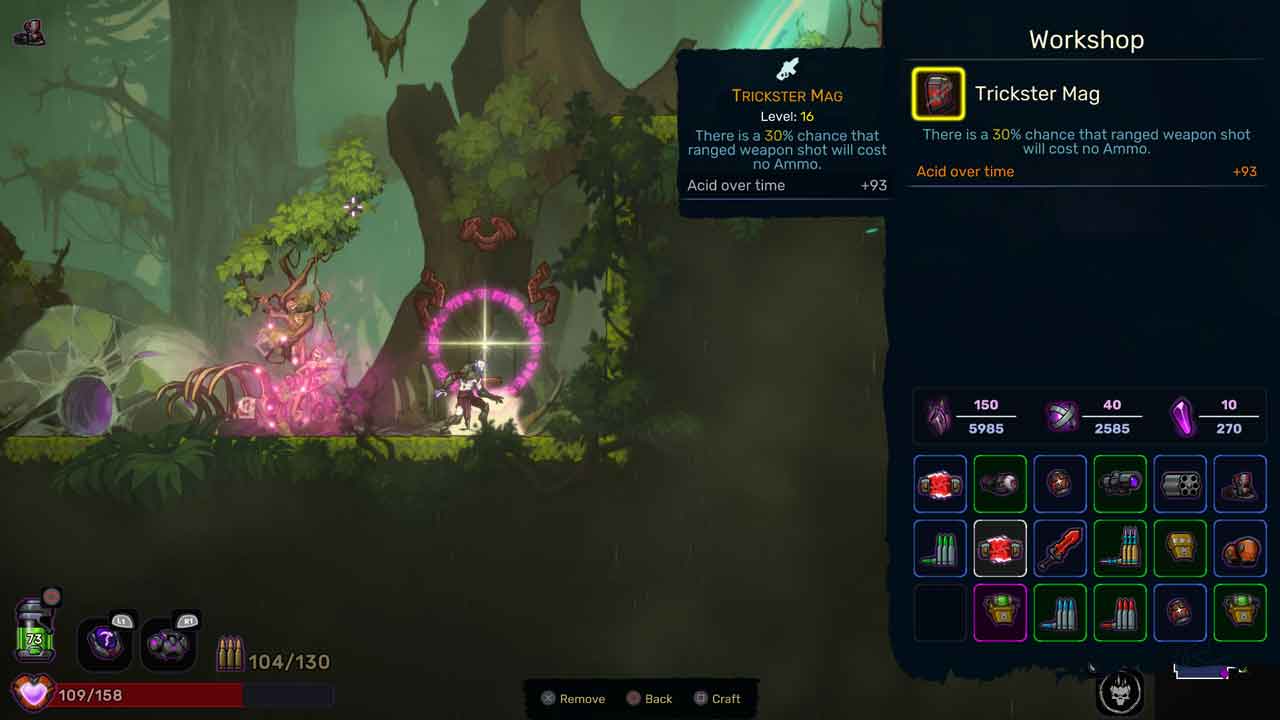The width and height of the screenshot is (1280, 720).
Task: Choose the multicolored bullets ammo item
Action: point(1120,549)
